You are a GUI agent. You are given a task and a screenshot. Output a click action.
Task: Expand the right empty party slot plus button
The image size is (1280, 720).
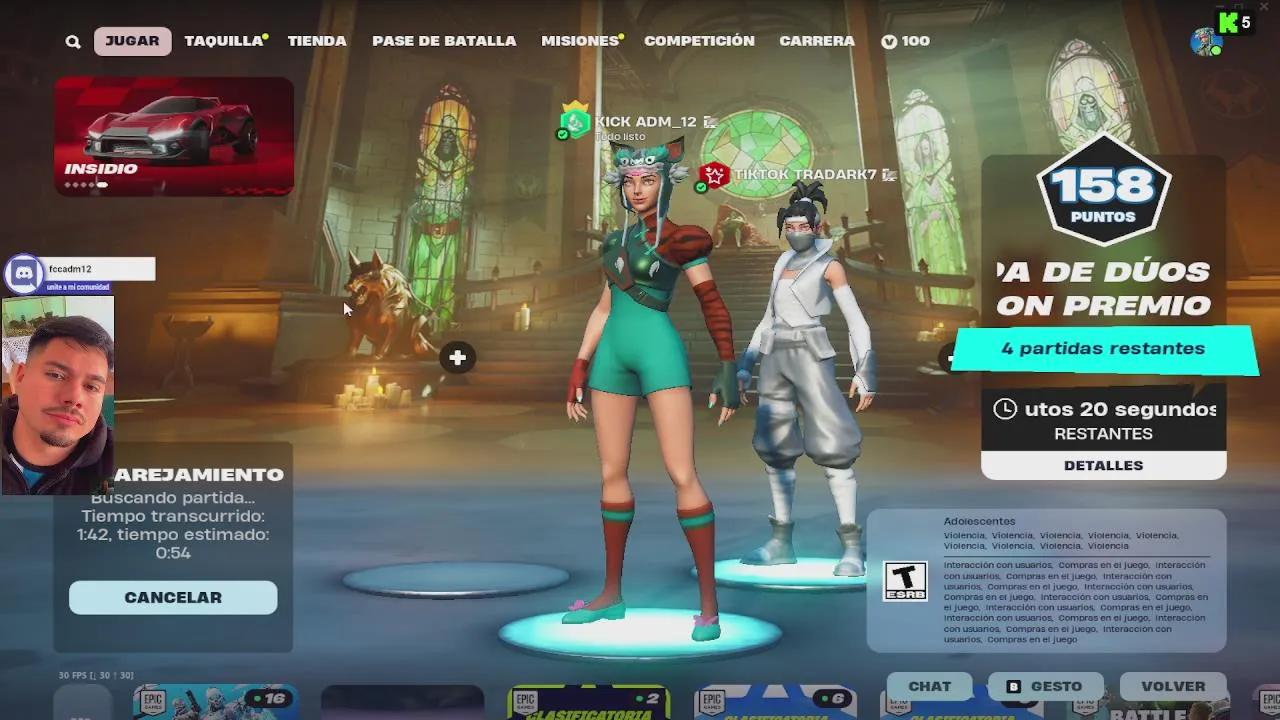pos(950,357)
